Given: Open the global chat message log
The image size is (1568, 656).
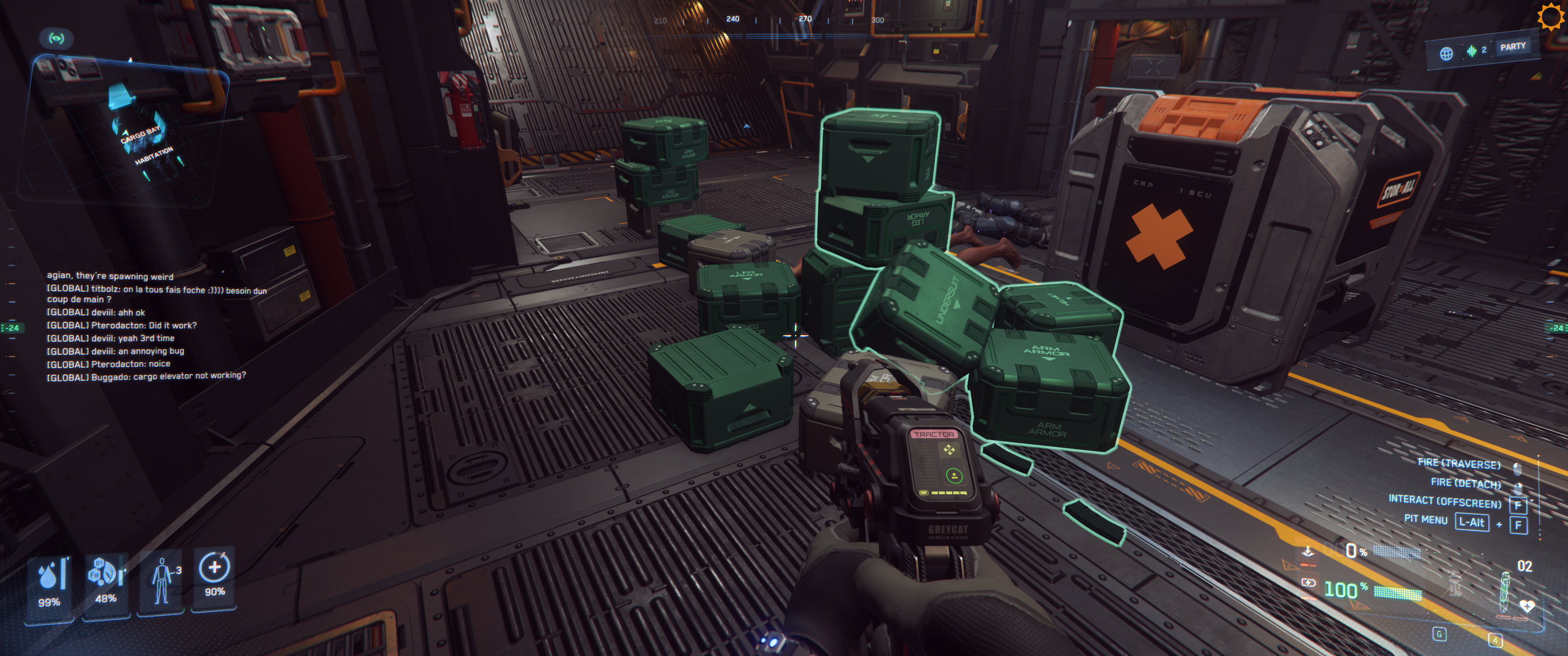Looking at the screenshot, I should coord(152,326).
